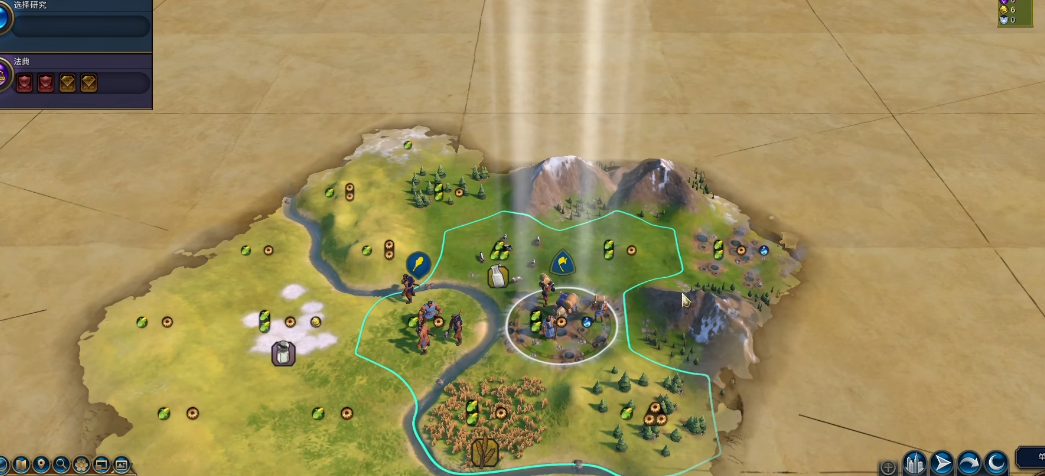Expand extra unit actions with plus button

point(888,467)
